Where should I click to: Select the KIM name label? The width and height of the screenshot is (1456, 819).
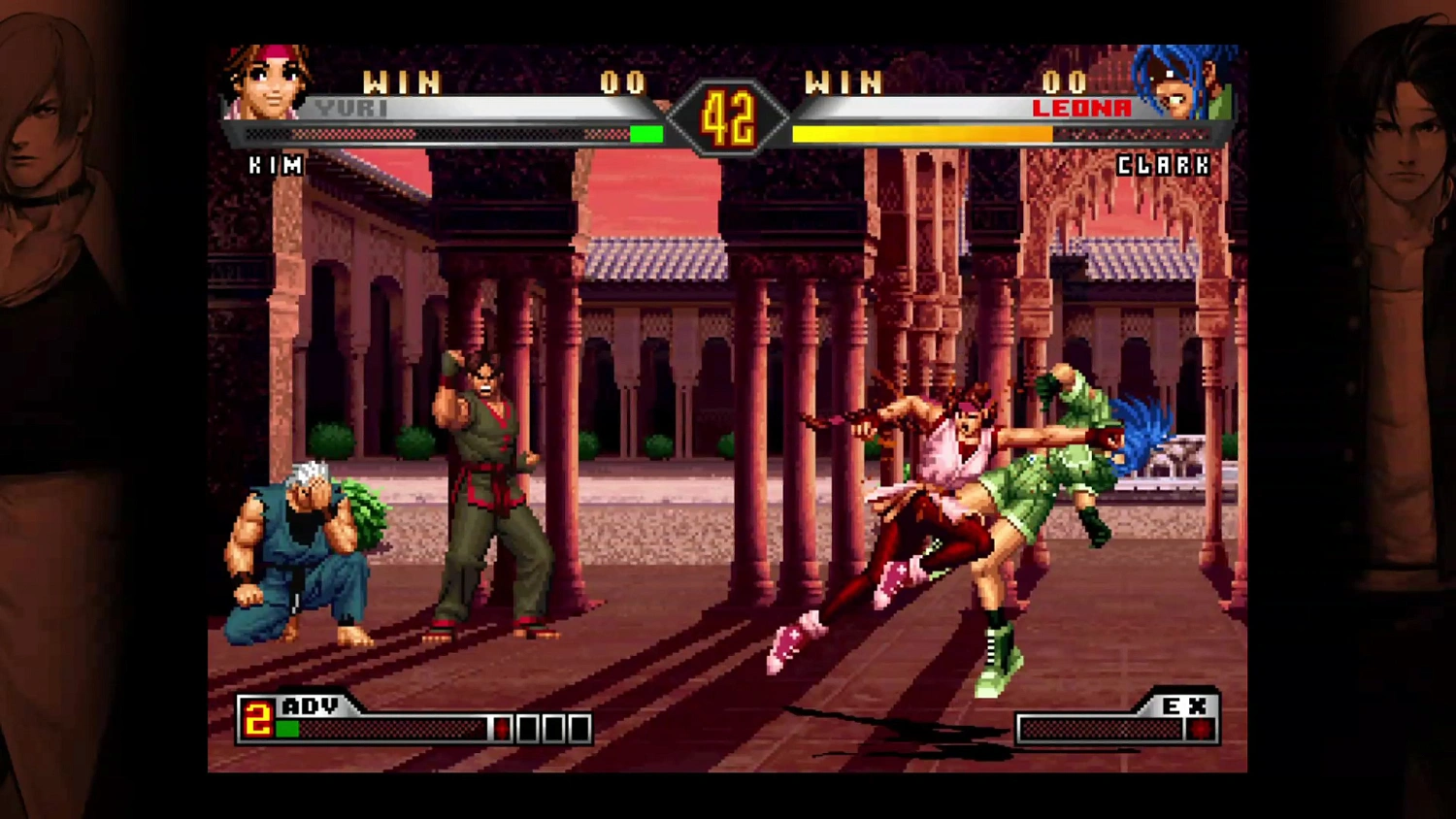277,165
